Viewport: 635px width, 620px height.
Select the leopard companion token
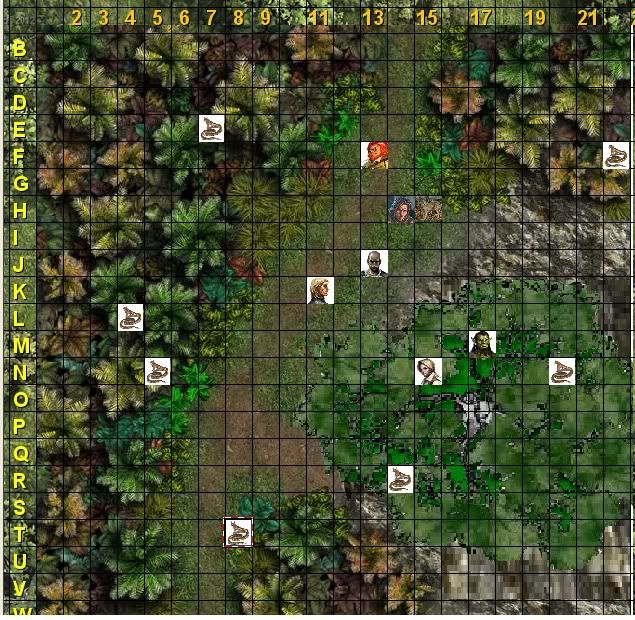tap(428, 209)
